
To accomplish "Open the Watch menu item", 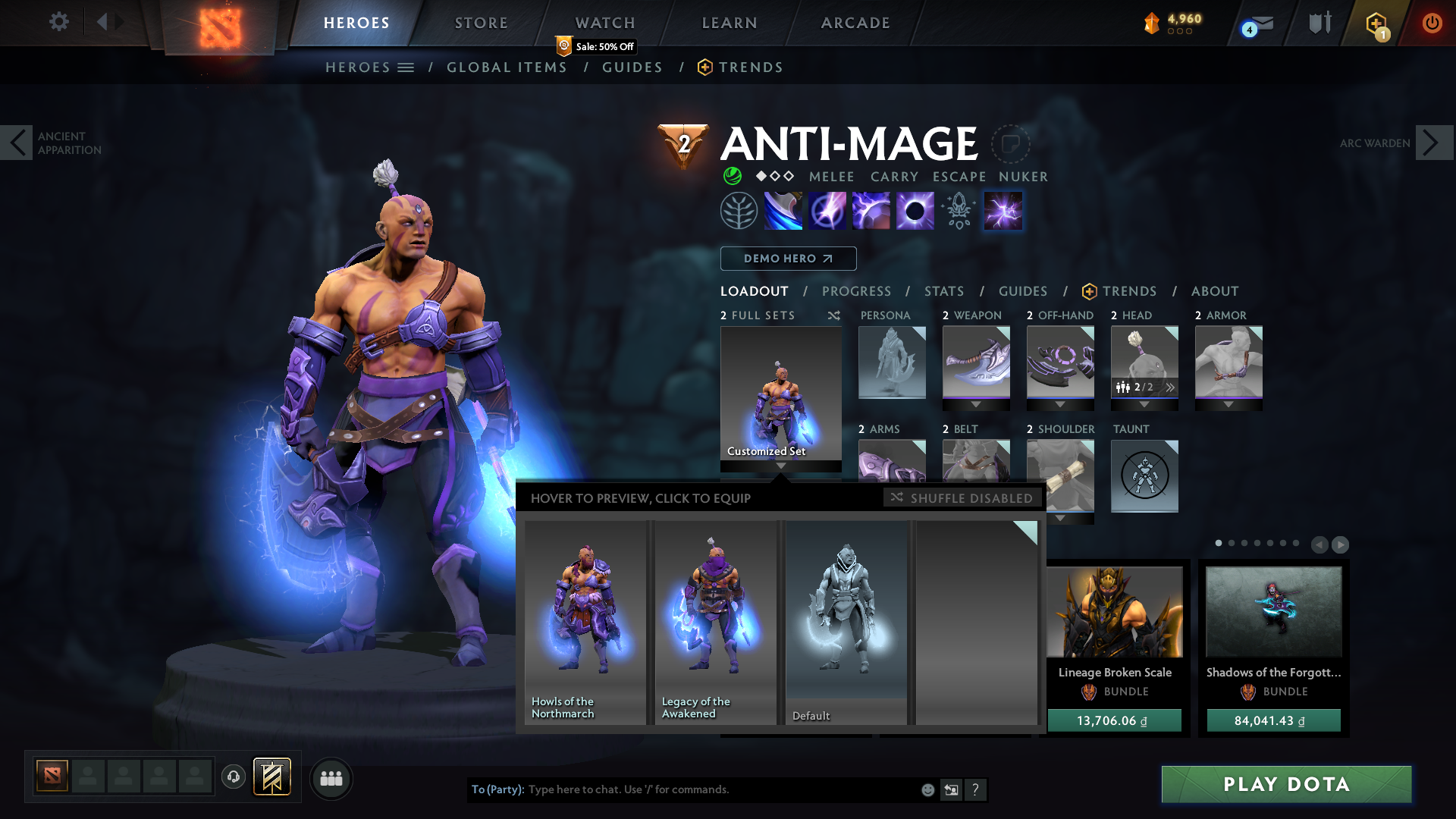I will [604, 23].
